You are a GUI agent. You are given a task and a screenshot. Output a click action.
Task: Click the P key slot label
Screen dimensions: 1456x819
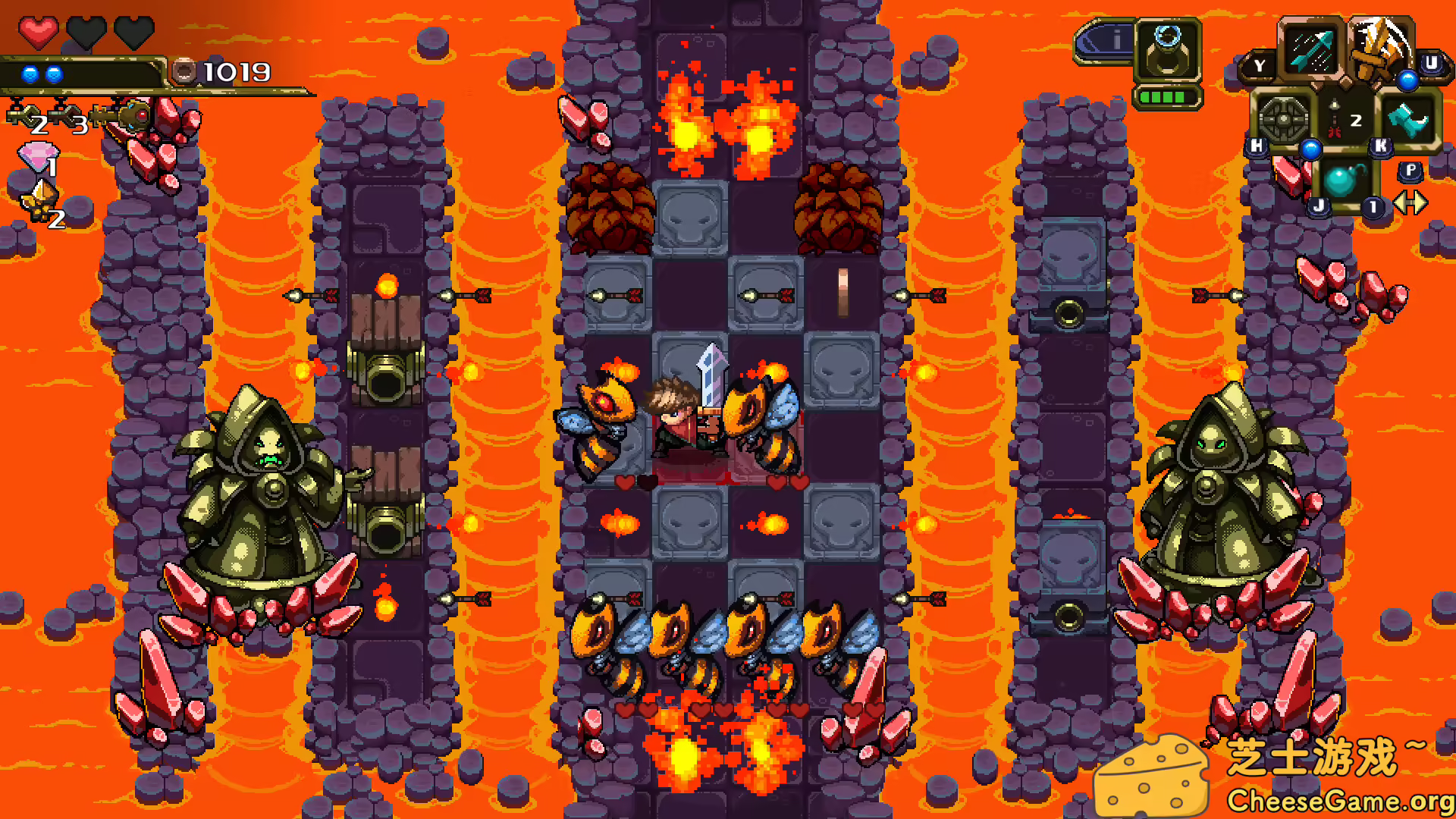[x=1411, y=171]
